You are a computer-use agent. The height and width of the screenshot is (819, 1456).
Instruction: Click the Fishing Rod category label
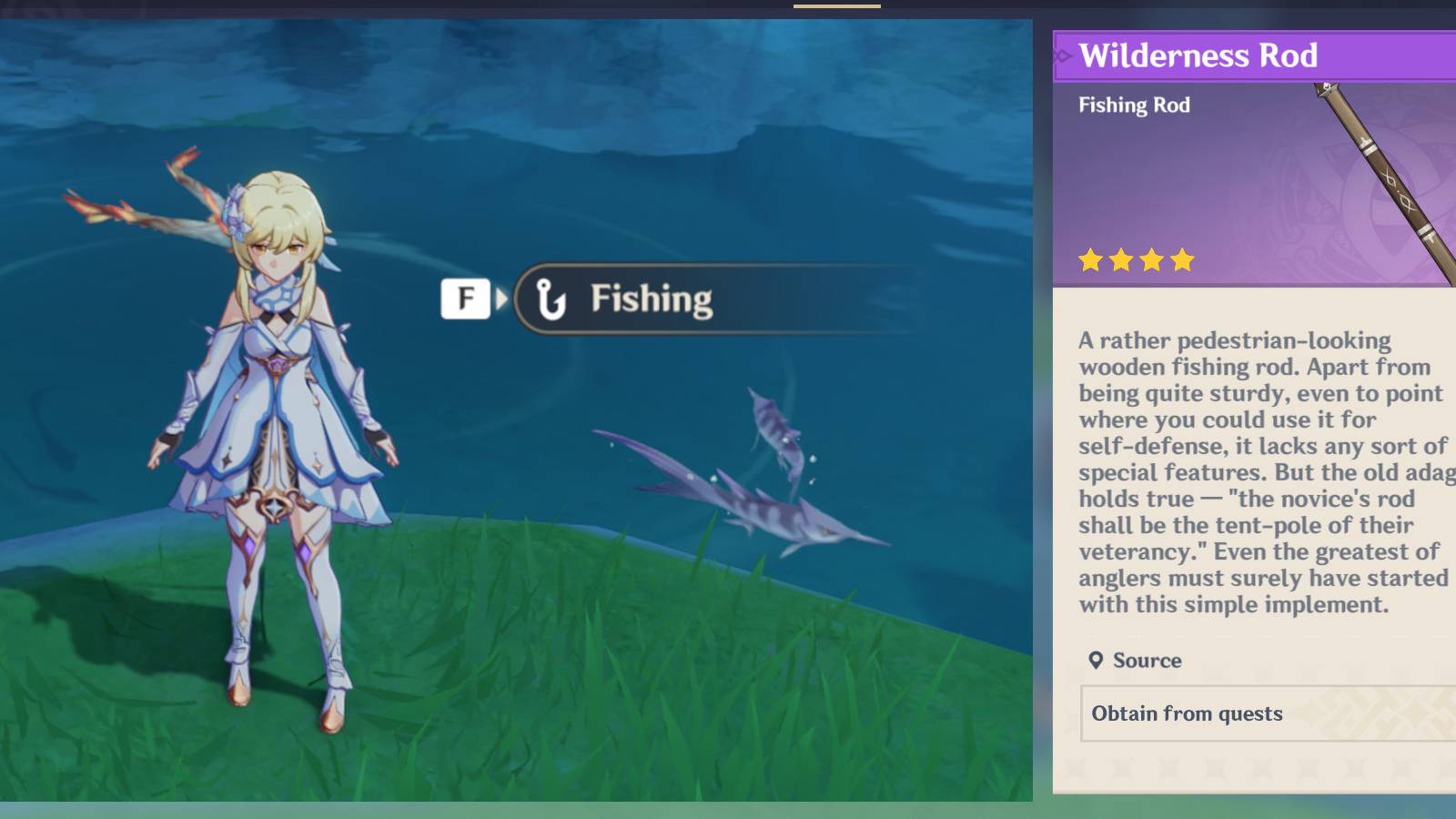click(1134, 105)
